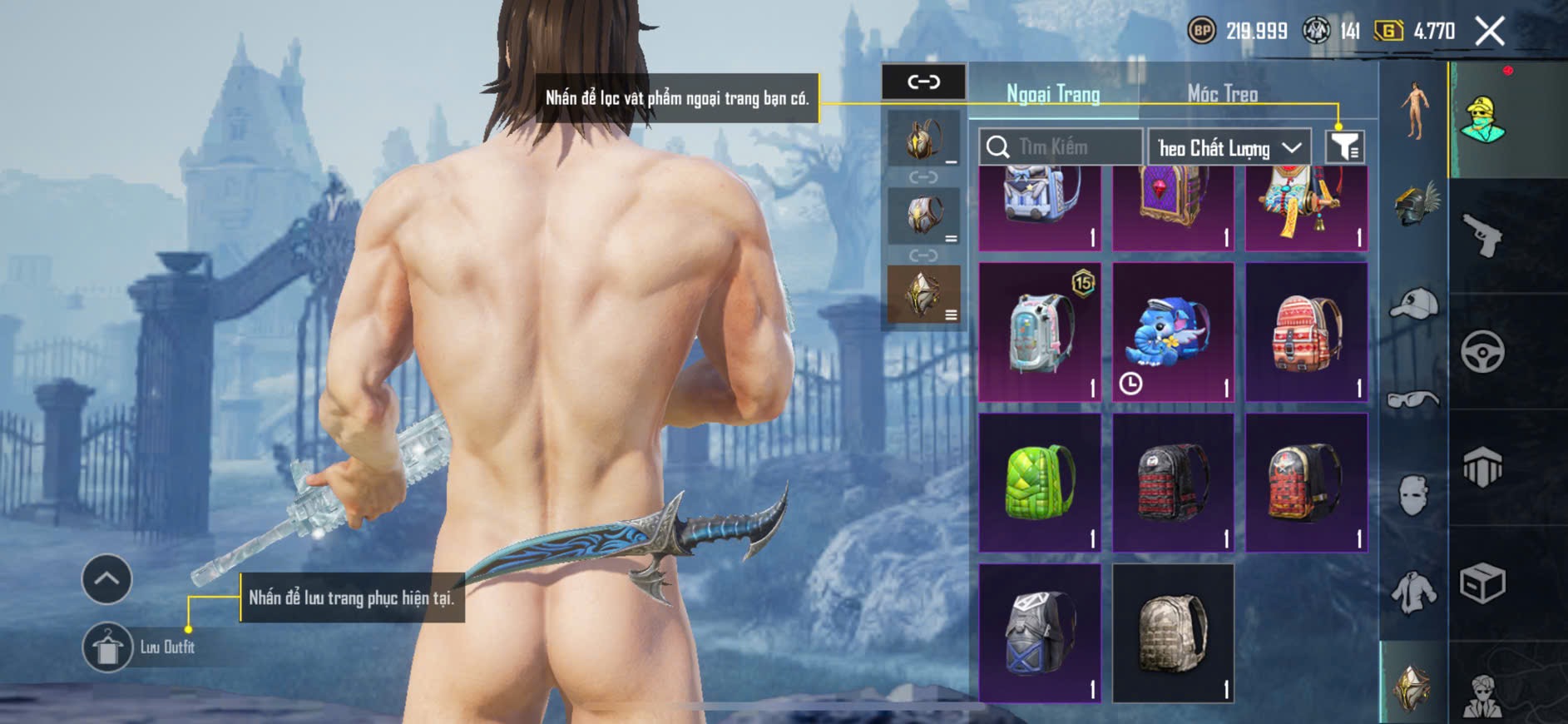Show the glasses category
The image size is (1568, 724).
[1413, 400]
